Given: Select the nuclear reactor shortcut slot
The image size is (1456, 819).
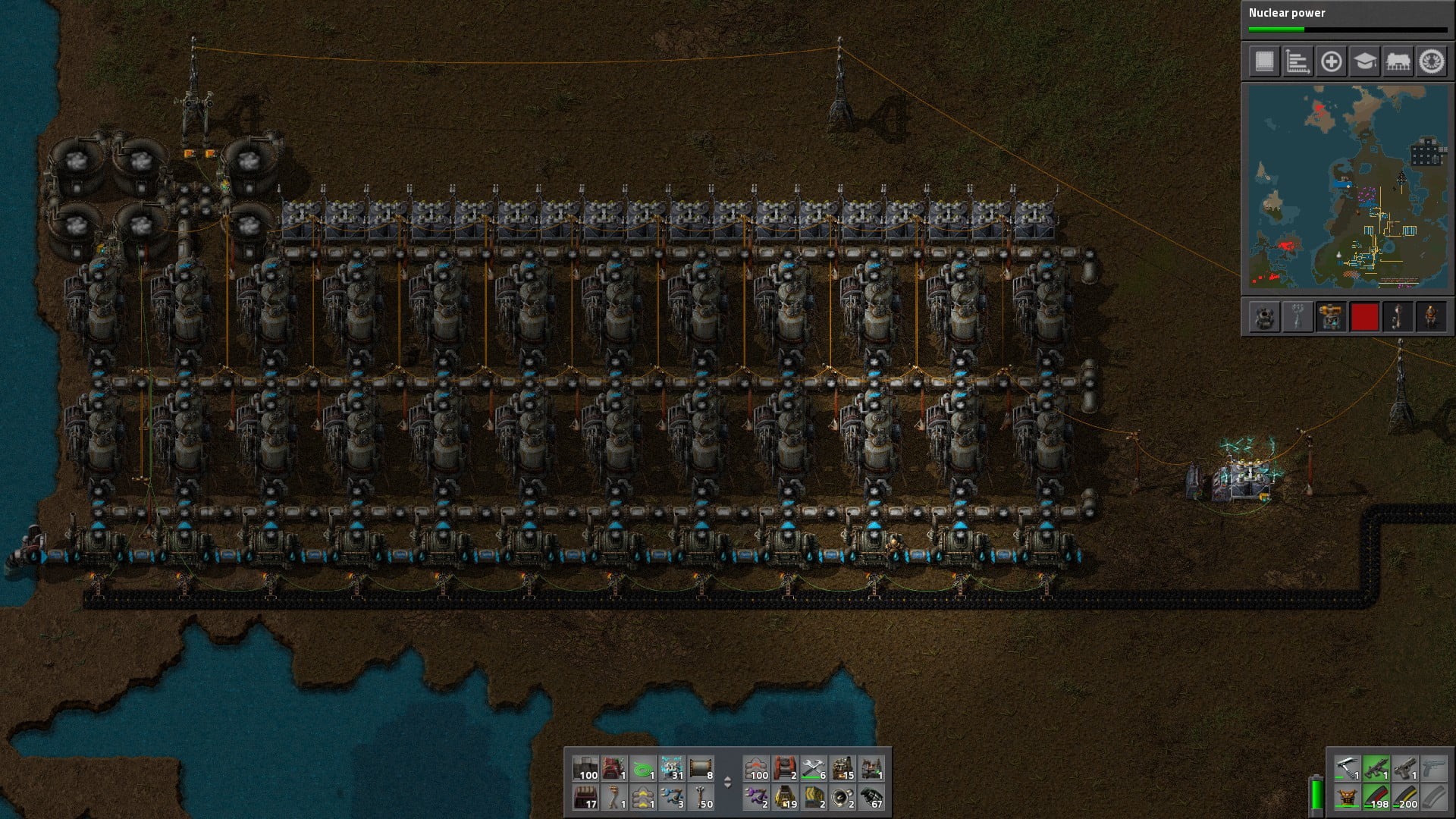Looking at the screenshot, I should [1266, 316].
